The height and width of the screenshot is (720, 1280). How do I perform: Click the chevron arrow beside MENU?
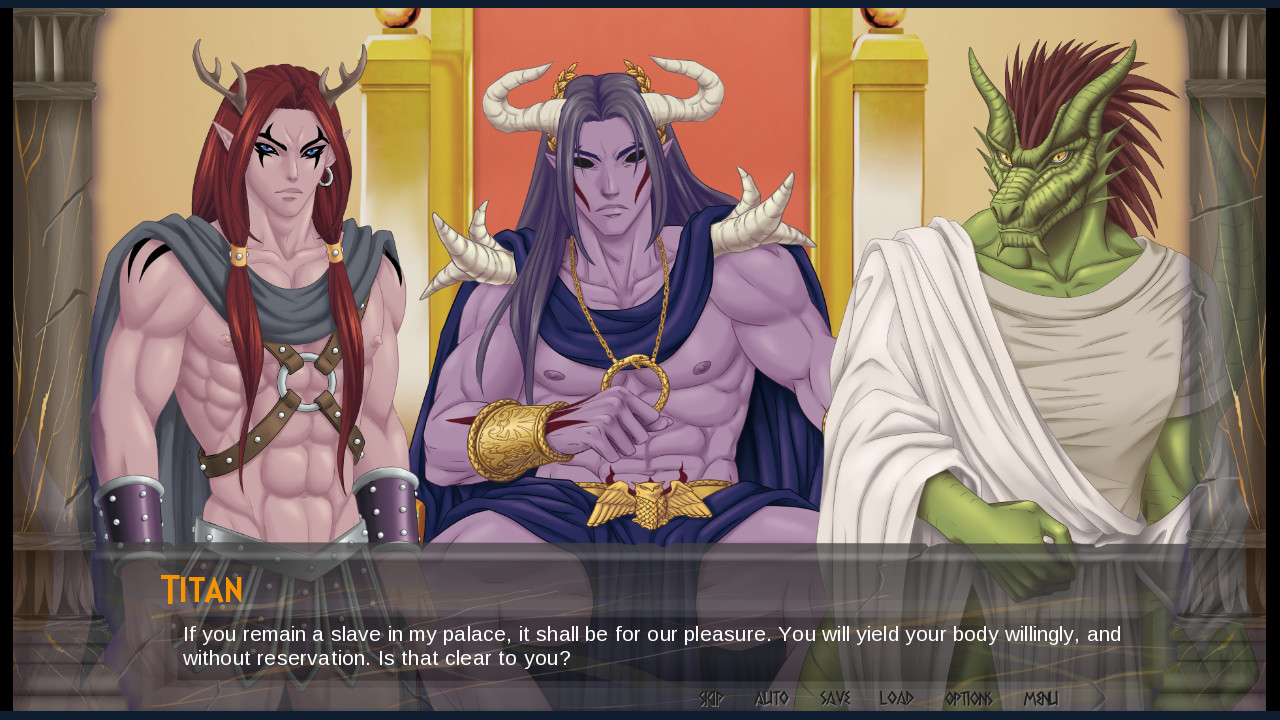click(x=1098, y=697)
